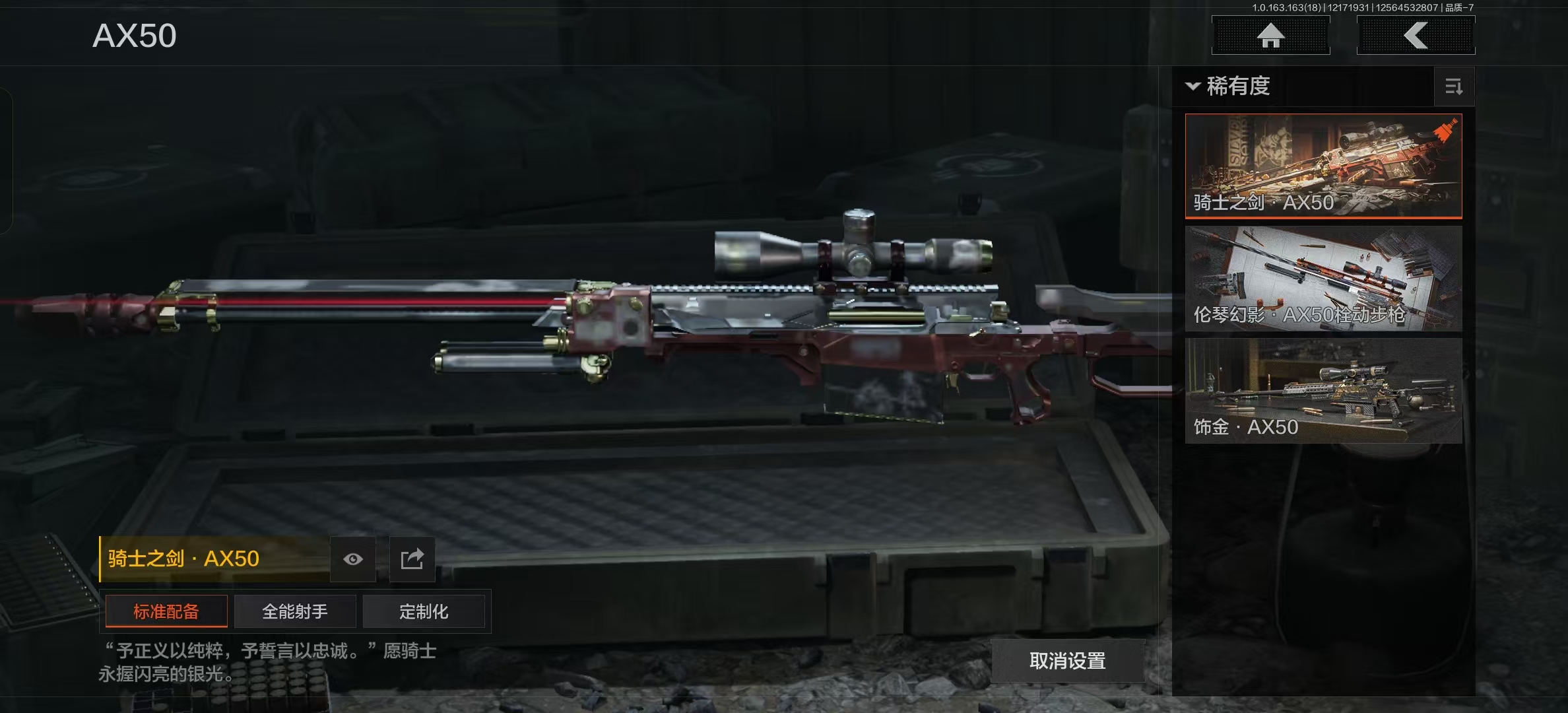Switch to the 全能射手 tab
The width and height of the screenshot is (1568, 713).
[295, 611]
